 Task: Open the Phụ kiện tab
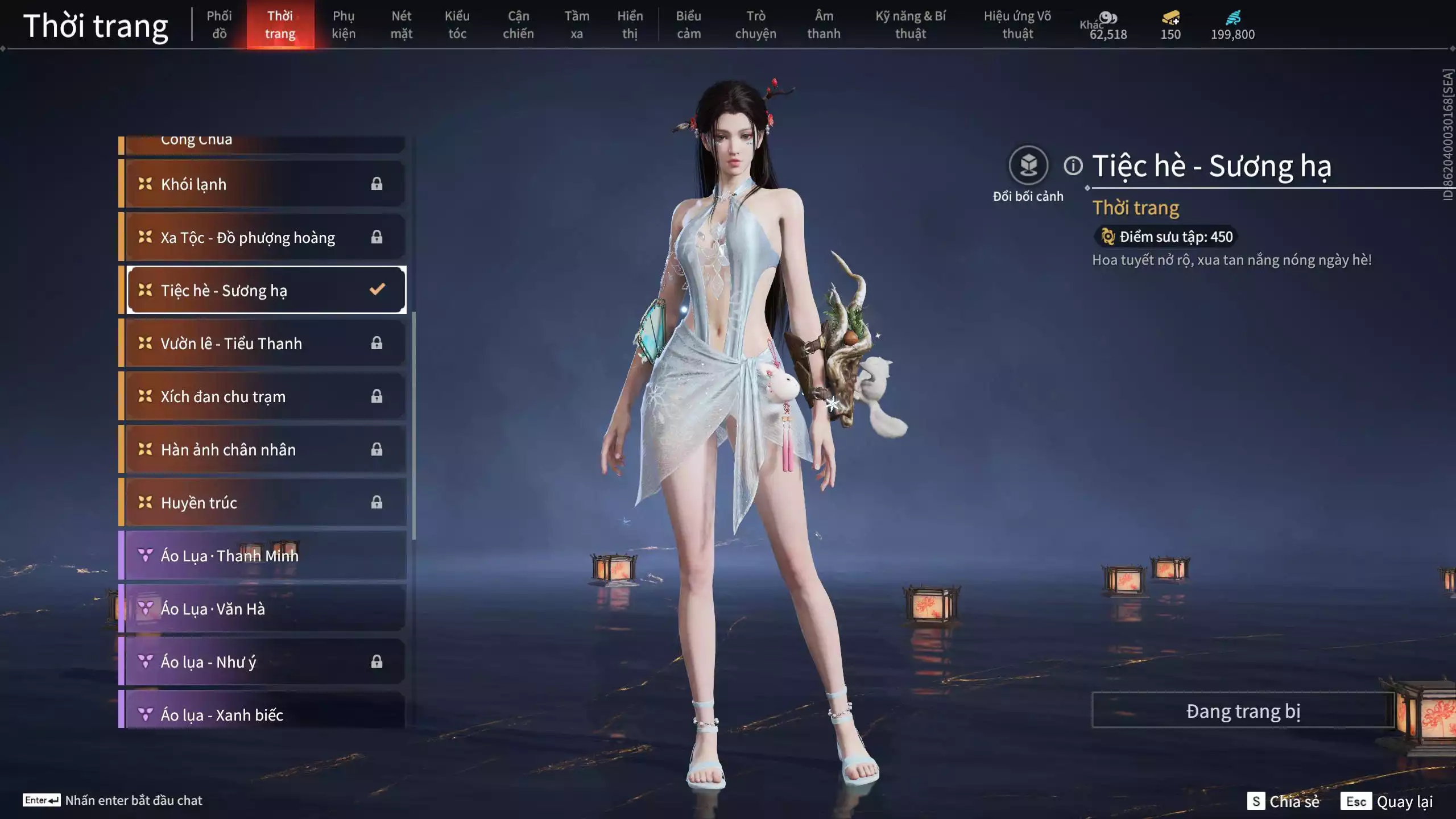344,25
